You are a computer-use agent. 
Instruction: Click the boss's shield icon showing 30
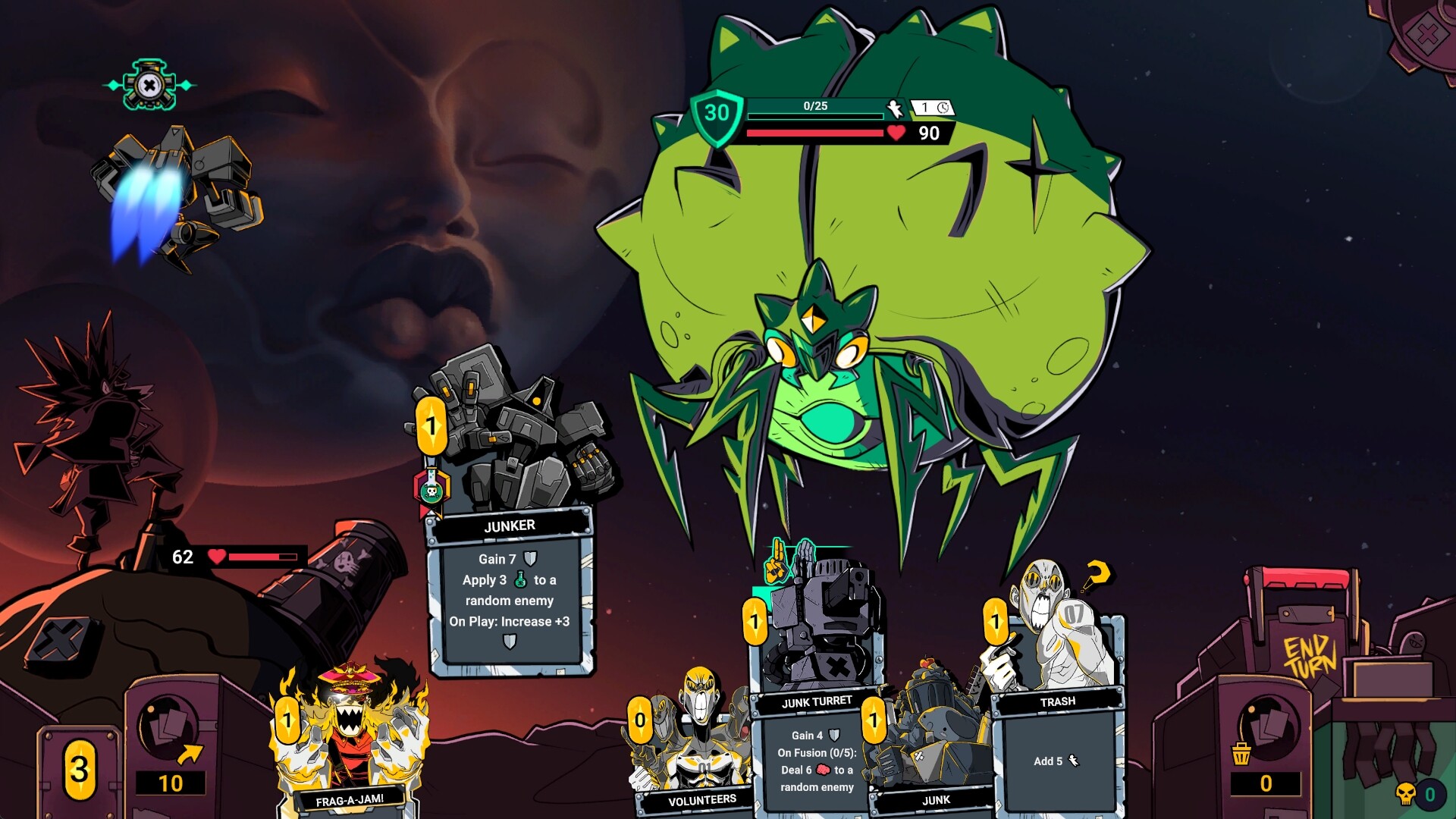(x=716, y=115)
